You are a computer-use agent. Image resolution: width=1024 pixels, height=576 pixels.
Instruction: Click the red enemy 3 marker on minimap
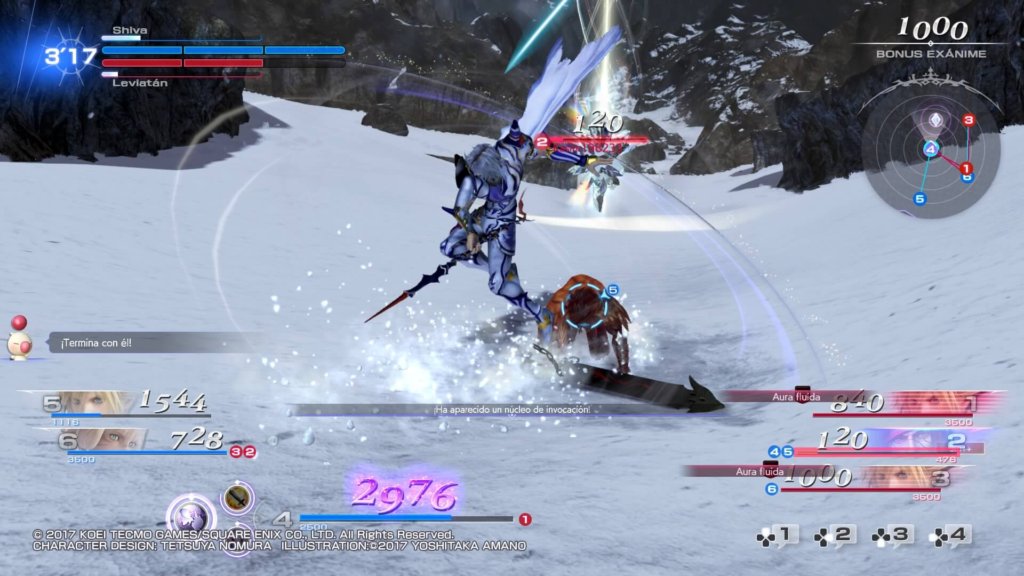(968, 121)
